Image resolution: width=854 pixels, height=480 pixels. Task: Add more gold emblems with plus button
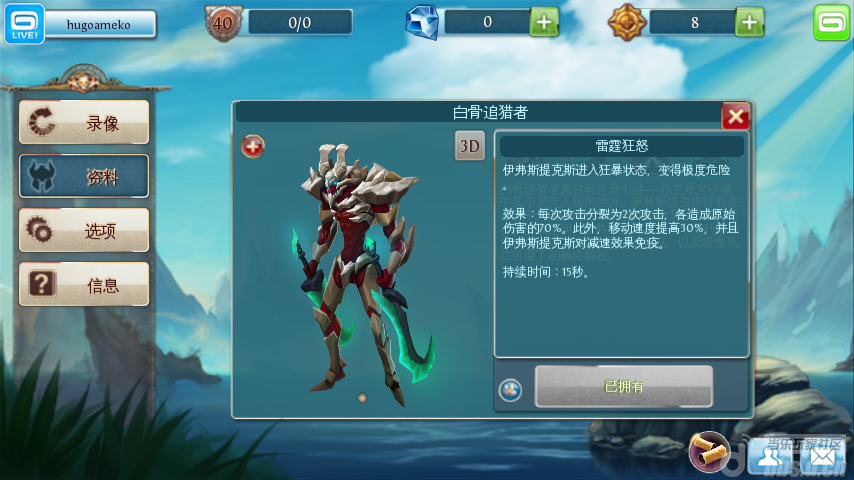point(750,21)
